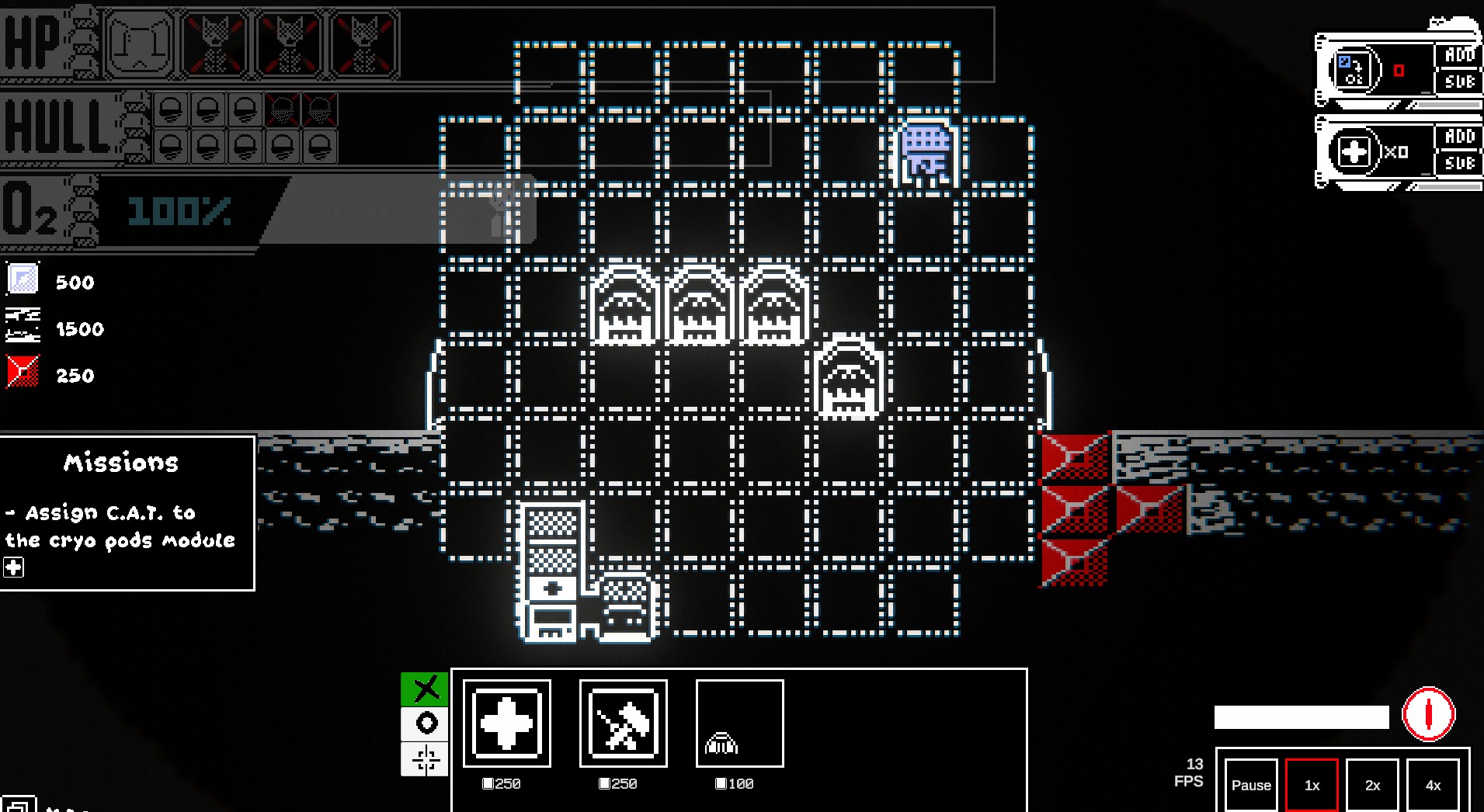
Task: Select the crosshair targeting tool
Action: coord(425,758)
